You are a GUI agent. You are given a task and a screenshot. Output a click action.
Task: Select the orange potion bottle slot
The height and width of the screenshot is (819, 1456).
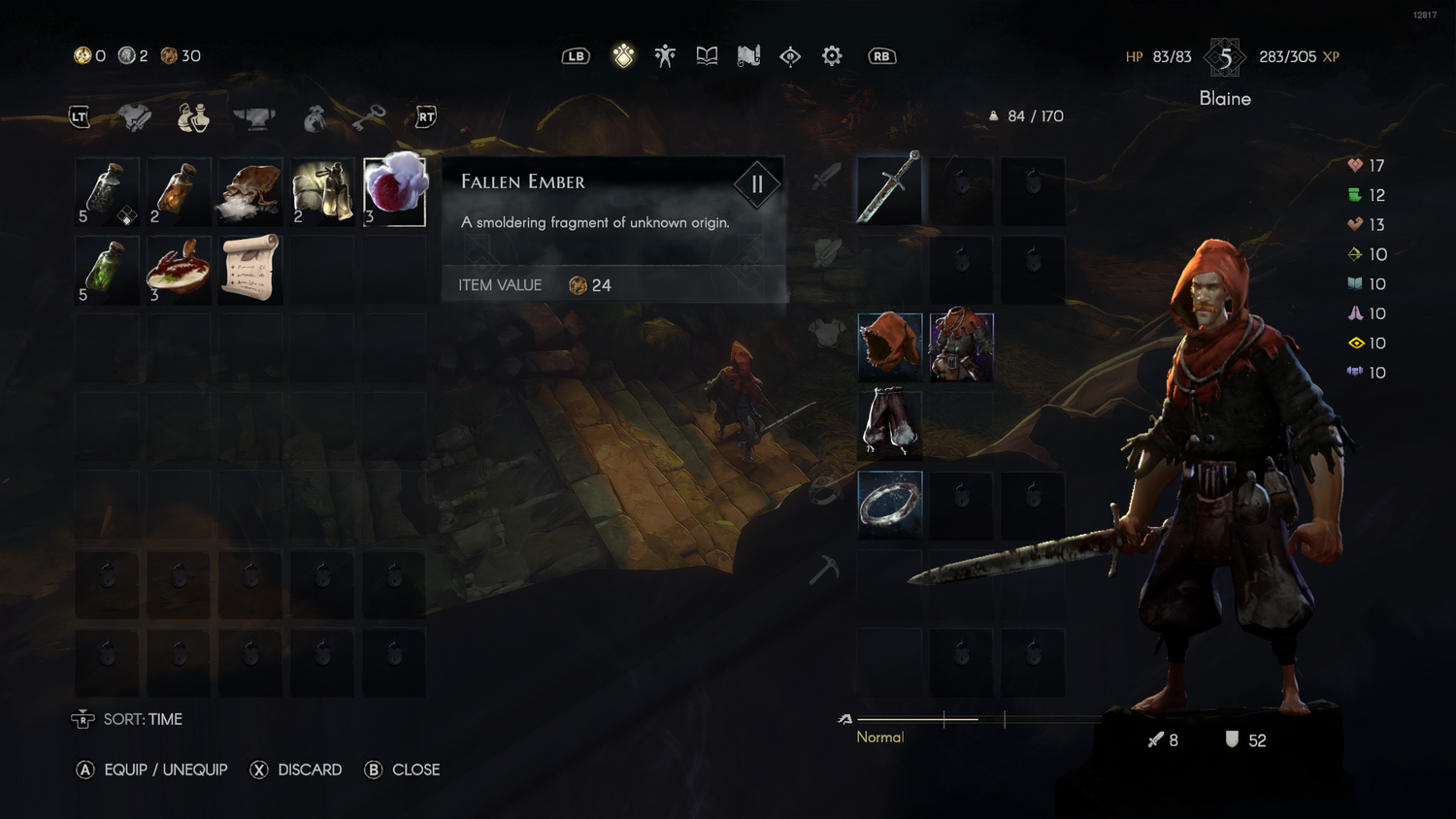click(x=179, y=191)
